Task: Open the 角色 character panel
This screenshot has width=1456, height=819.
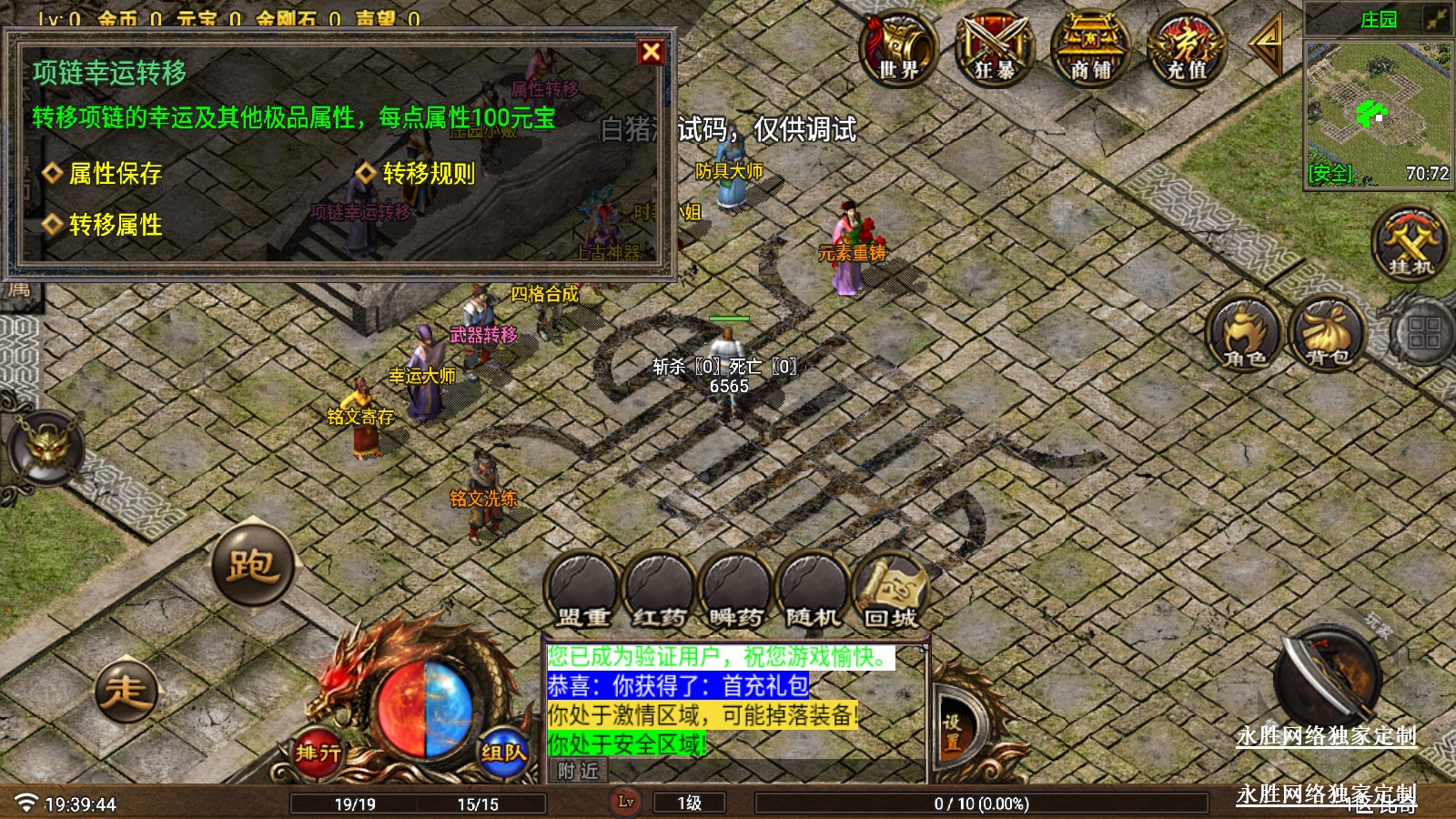Action: click(x=1245, y=332)
